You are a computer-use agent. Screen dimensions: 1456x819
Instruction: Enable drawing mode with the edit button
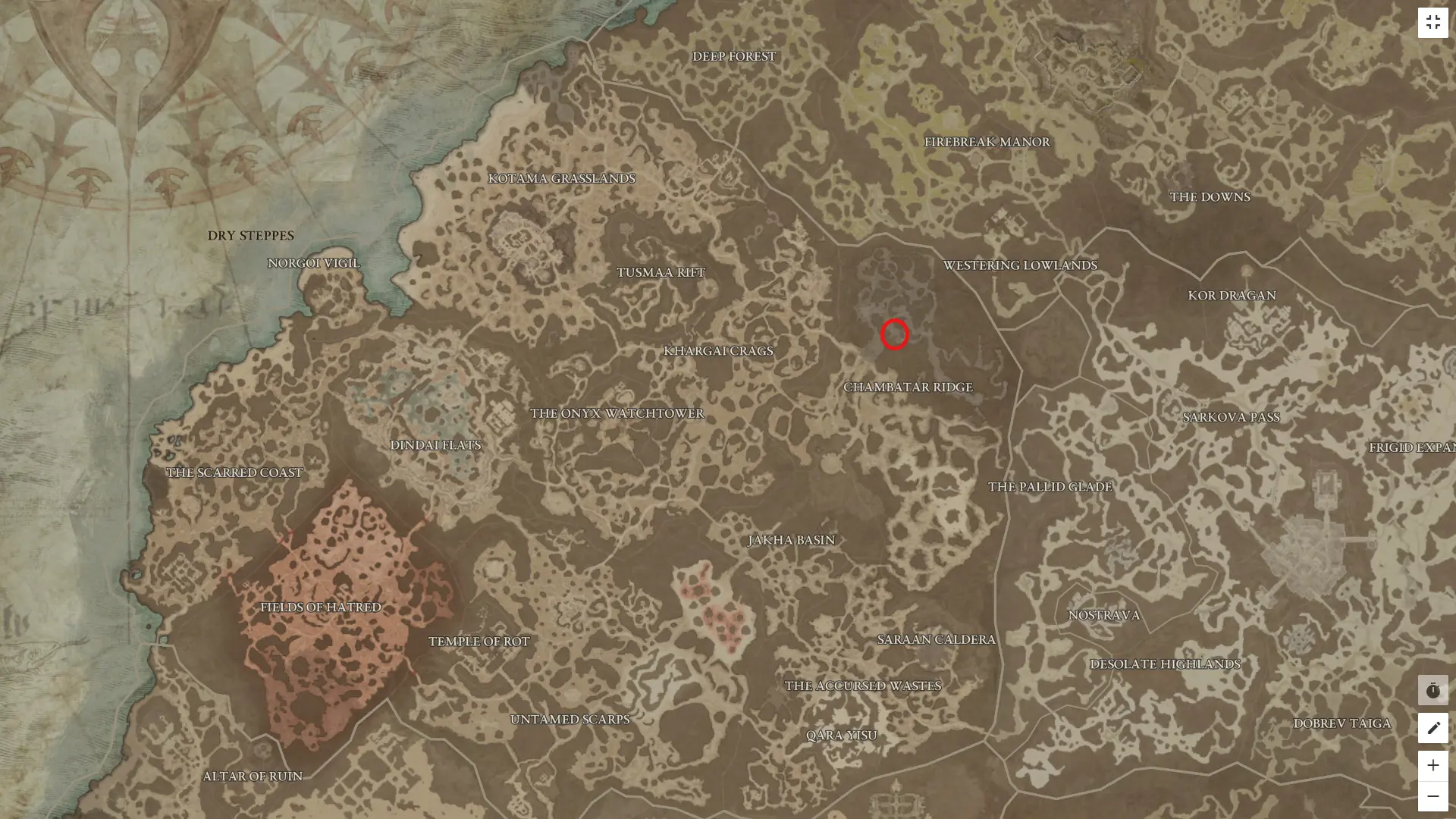(x=1433, y=727)
